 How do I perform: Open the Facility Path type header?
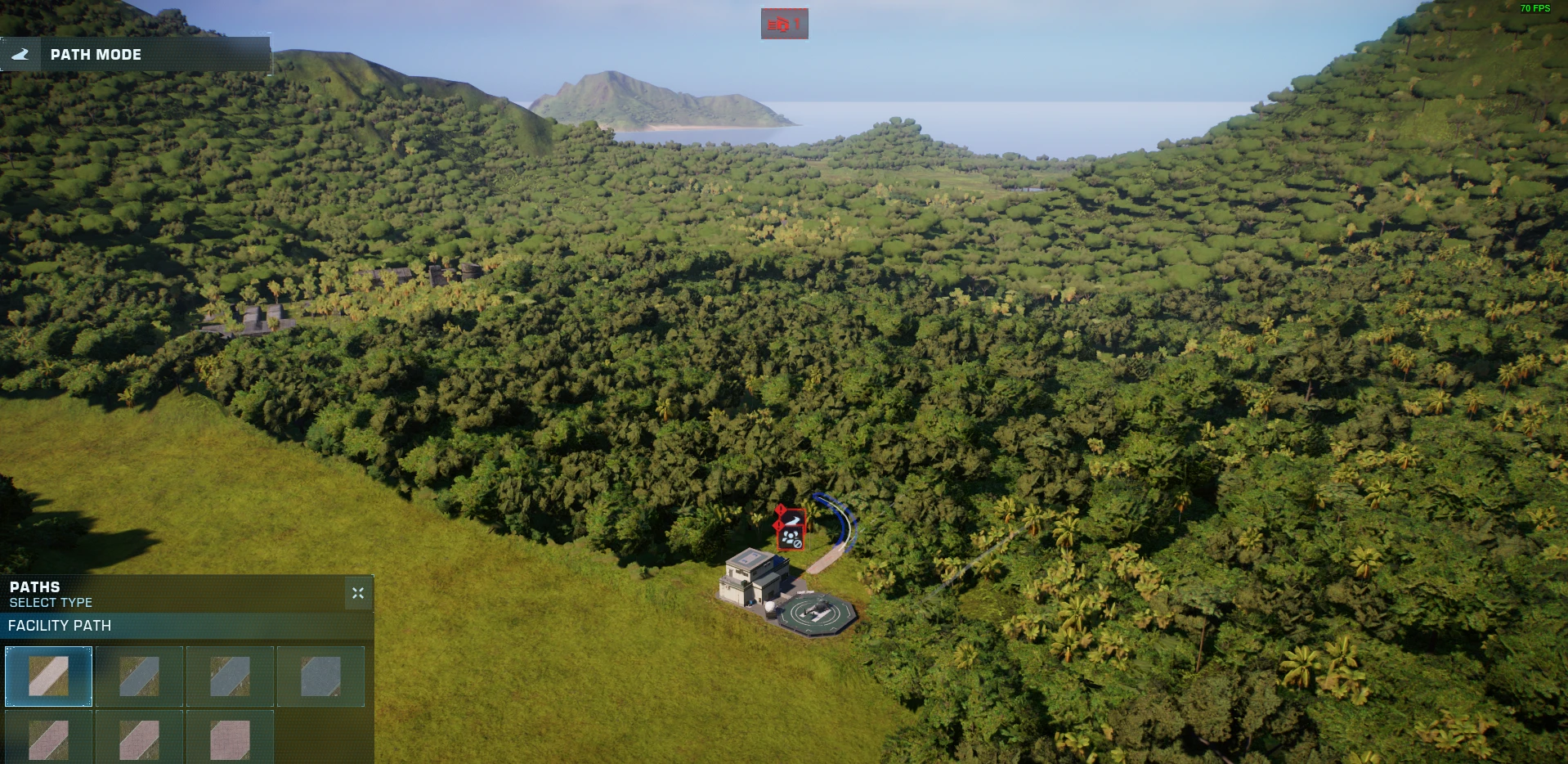[186, 626]
